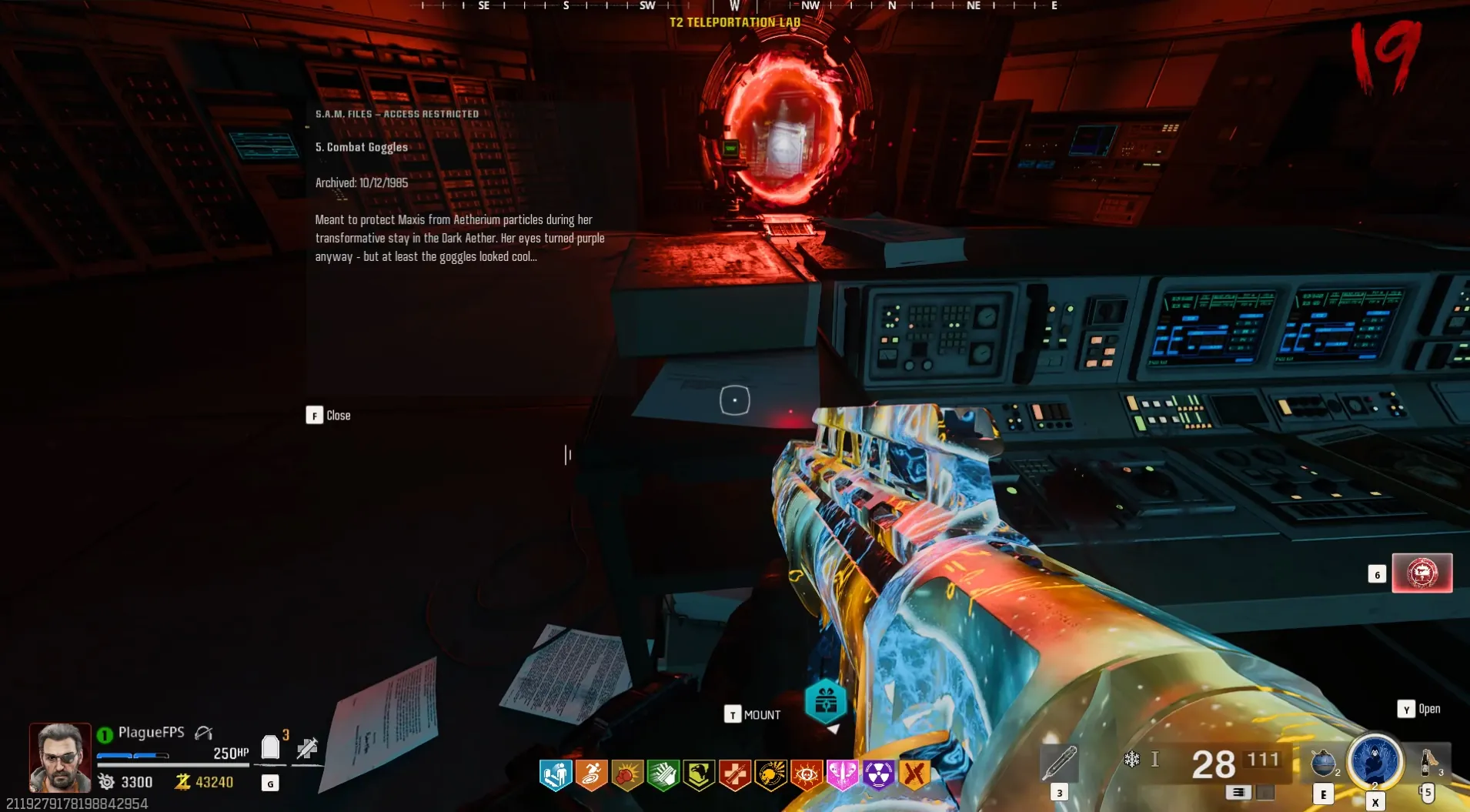Viewport: 1470px width, 812px height.
Task: Click the purple radiation PhD Flopper perk
Action: pyautogui.click(x=878, y=774)
